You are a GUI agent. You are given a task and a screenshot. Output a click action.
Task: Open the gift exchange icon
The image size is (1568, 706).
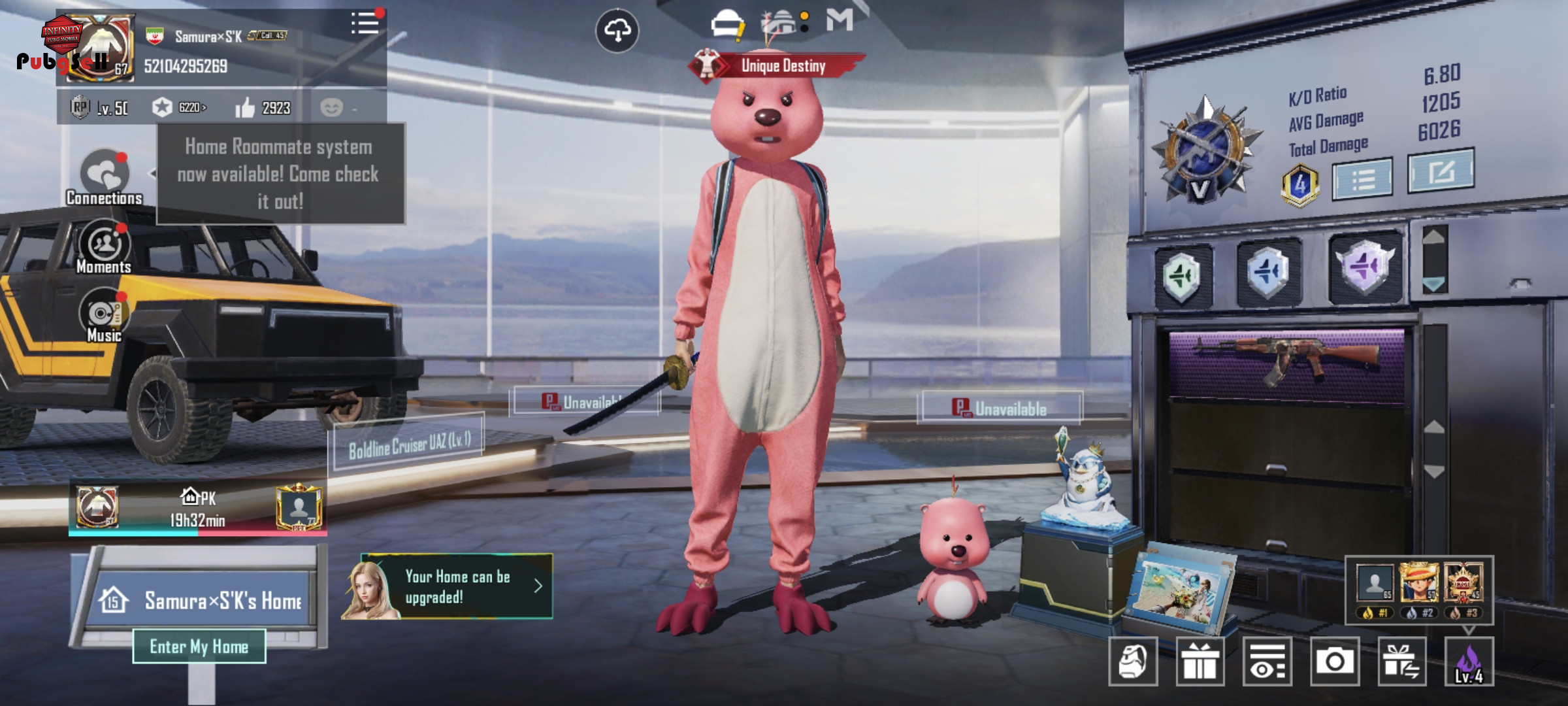click(1401, 662)
